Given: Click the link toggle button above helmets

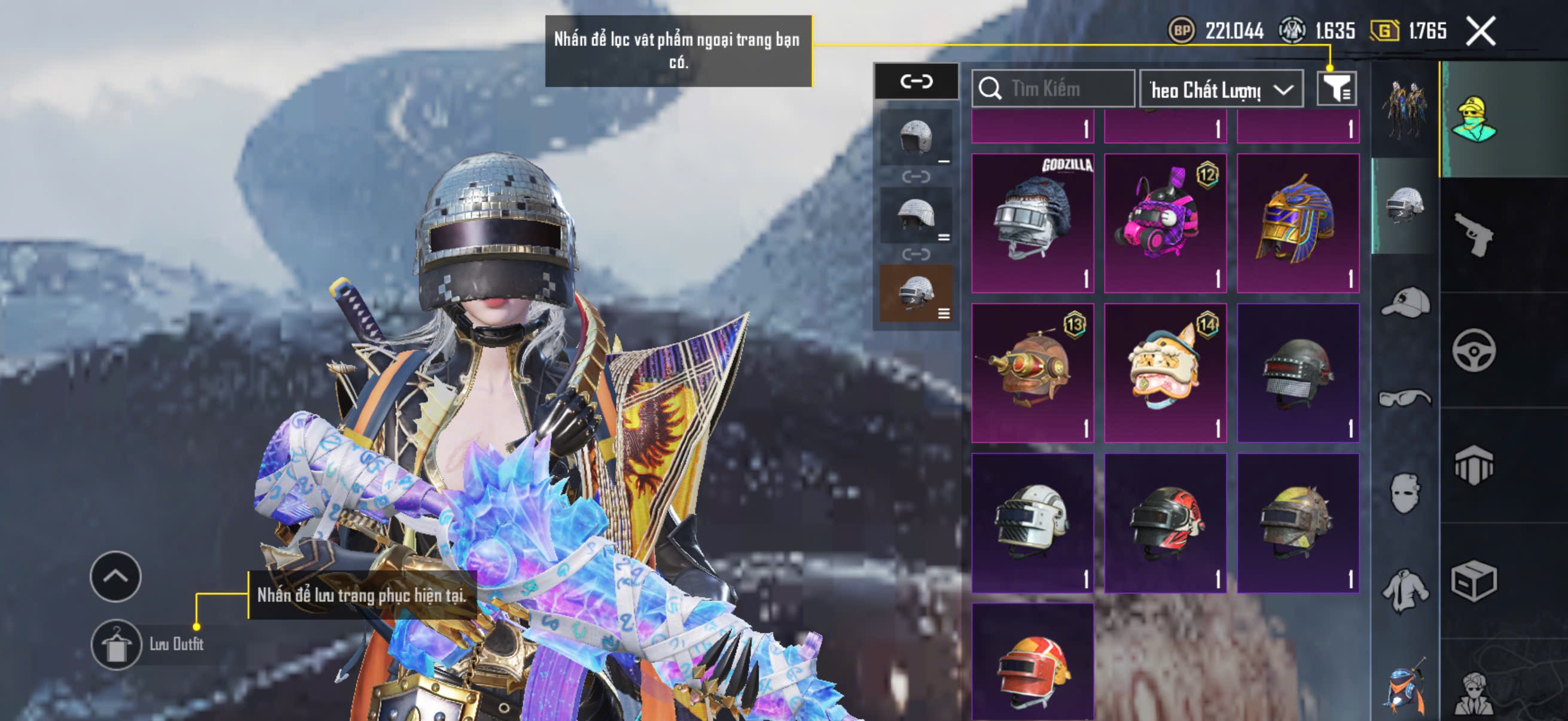Looking at the screenshot, I should click(916, 81).
